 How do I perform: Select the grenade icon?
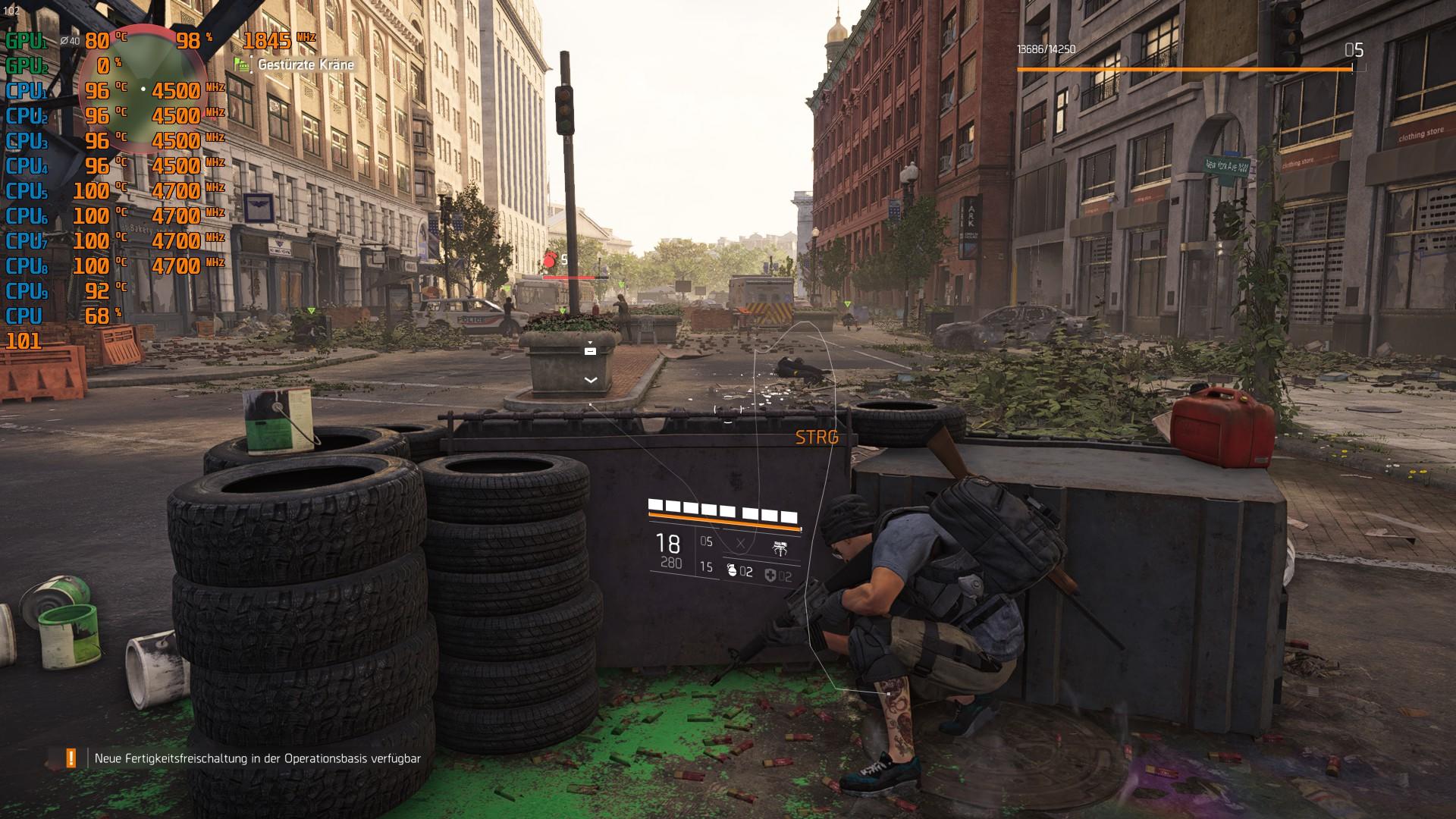tap(732, 571)
